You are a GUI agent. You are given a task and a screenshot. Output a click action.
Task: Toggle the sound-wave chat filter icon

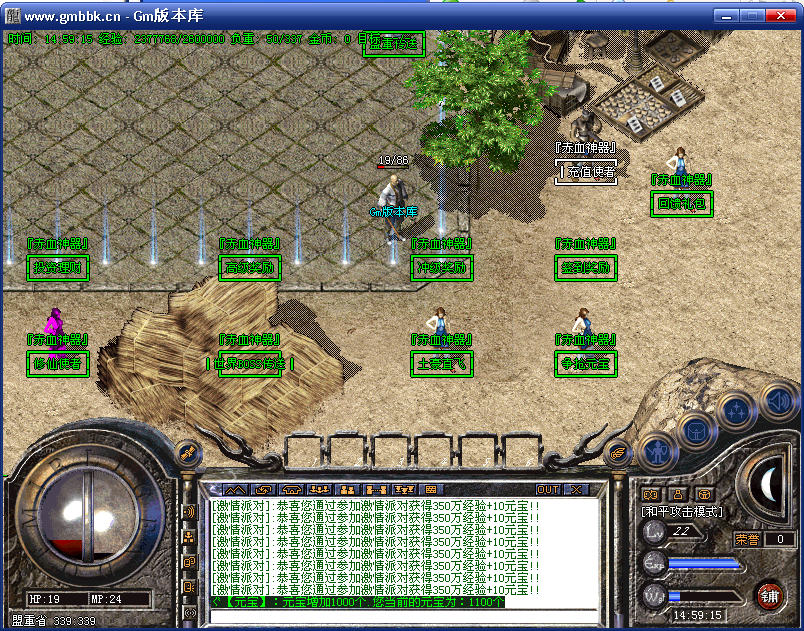pos(189,512)
